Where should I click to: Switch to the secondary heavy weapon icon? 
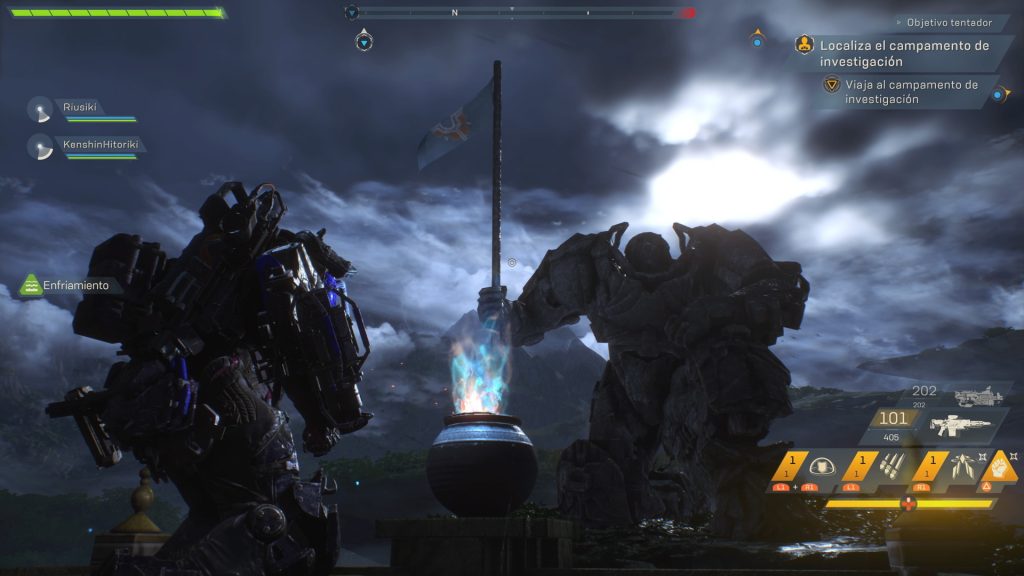(978, 396)
